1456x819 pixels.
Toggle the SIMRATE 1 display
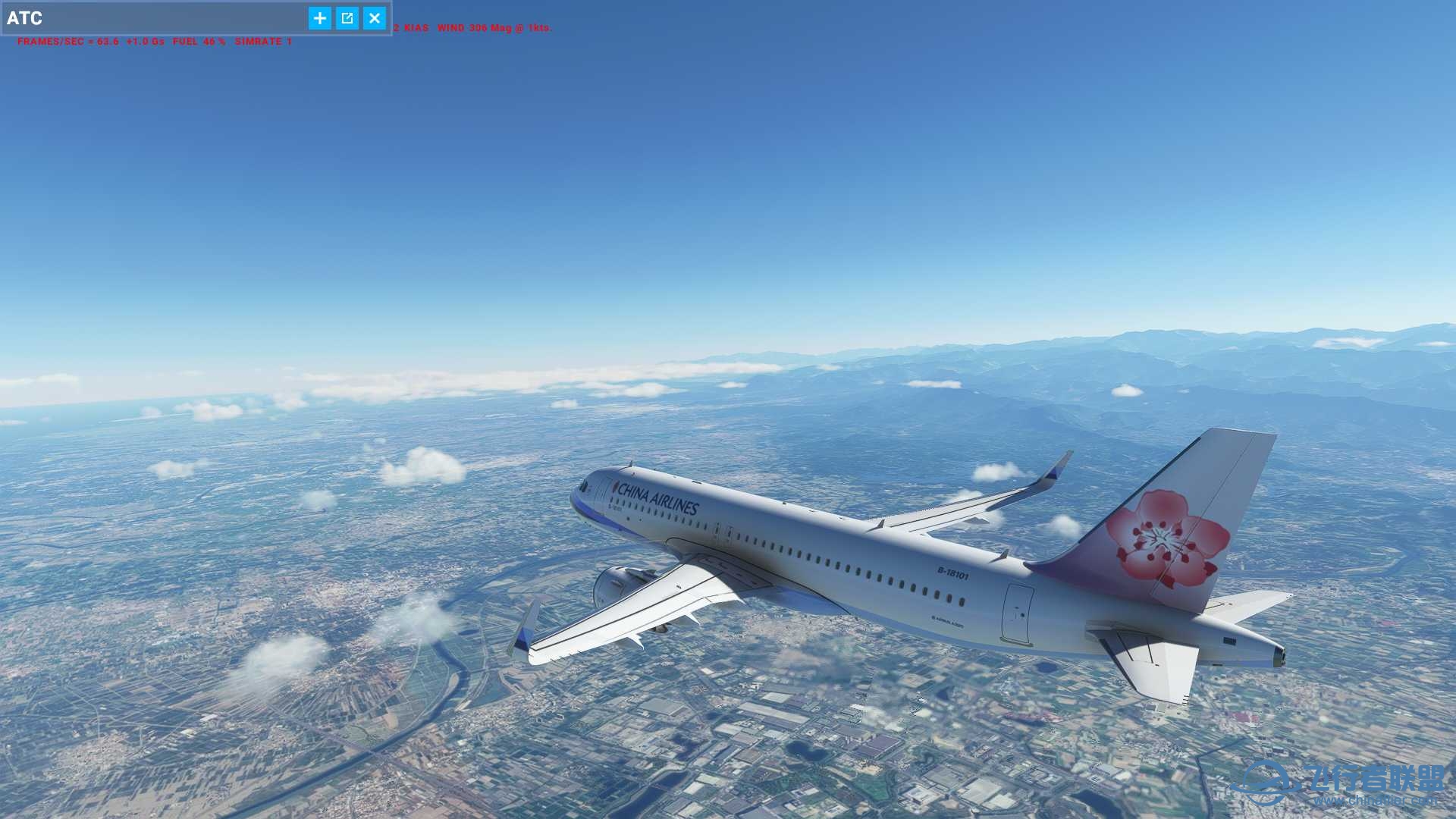[261, 42]
